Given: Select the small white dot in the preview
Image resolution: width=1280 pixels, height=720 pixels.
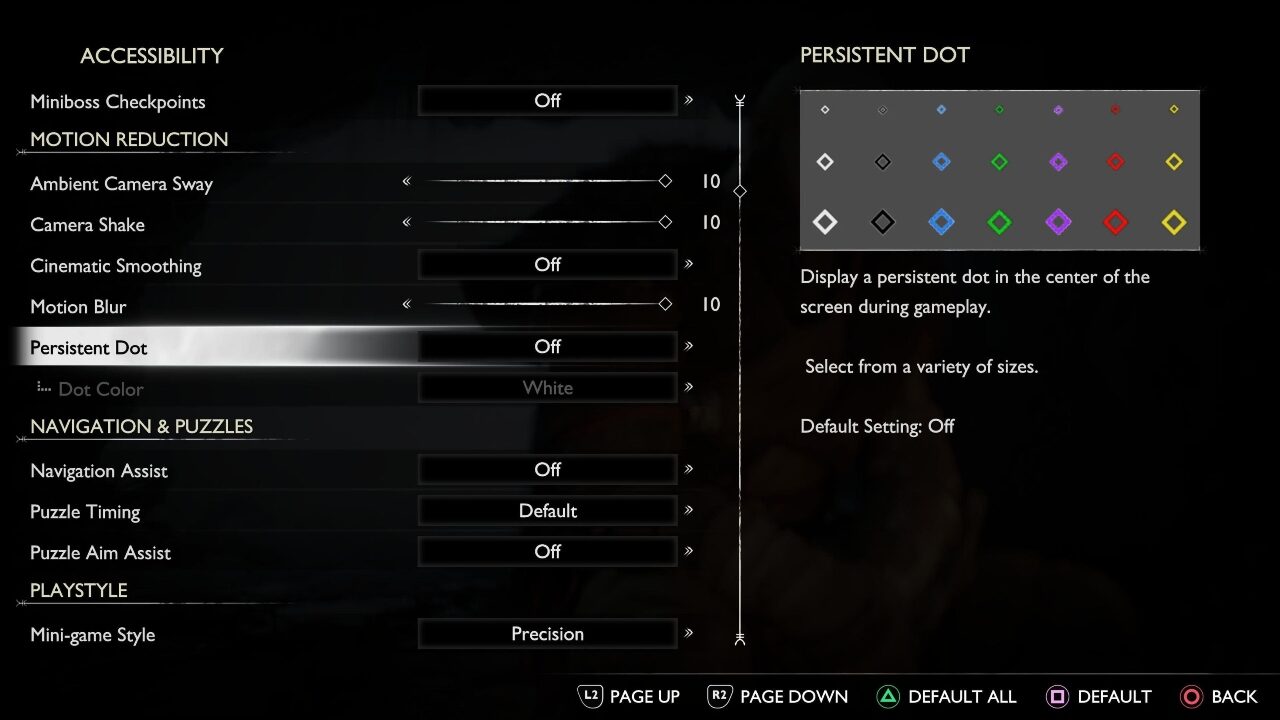Looking at the screenshot, I should point(824,110).
